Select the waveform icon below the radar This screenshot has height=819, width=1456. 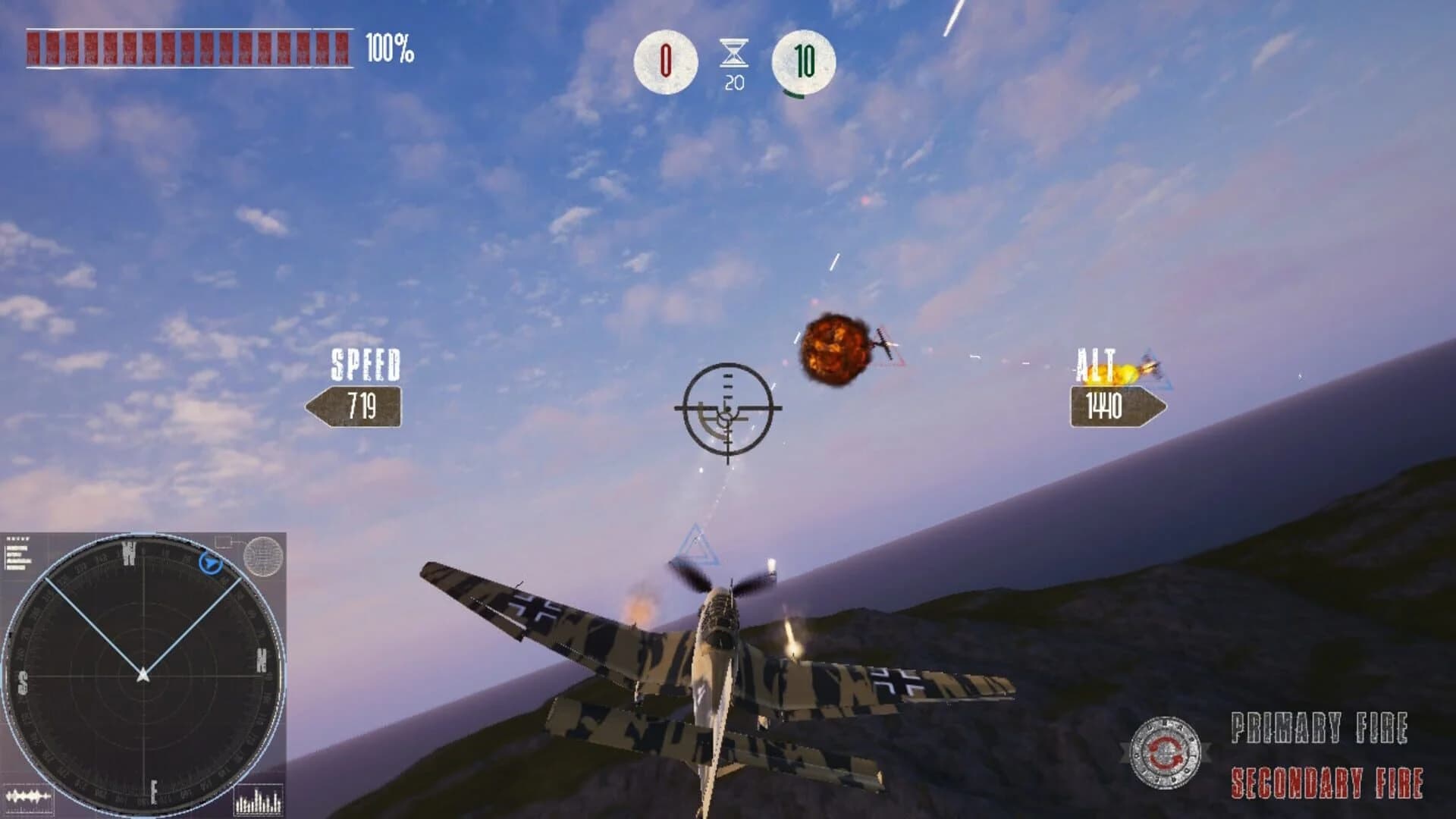tap(28, 795)
